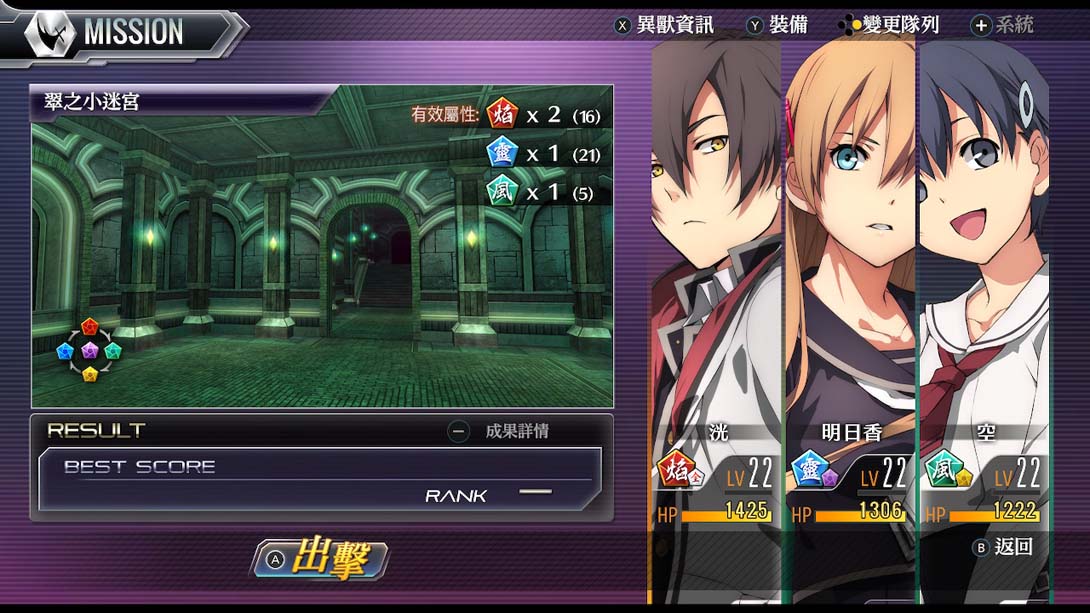Open the 裝備 equipment menu

(x=778, y=25)
